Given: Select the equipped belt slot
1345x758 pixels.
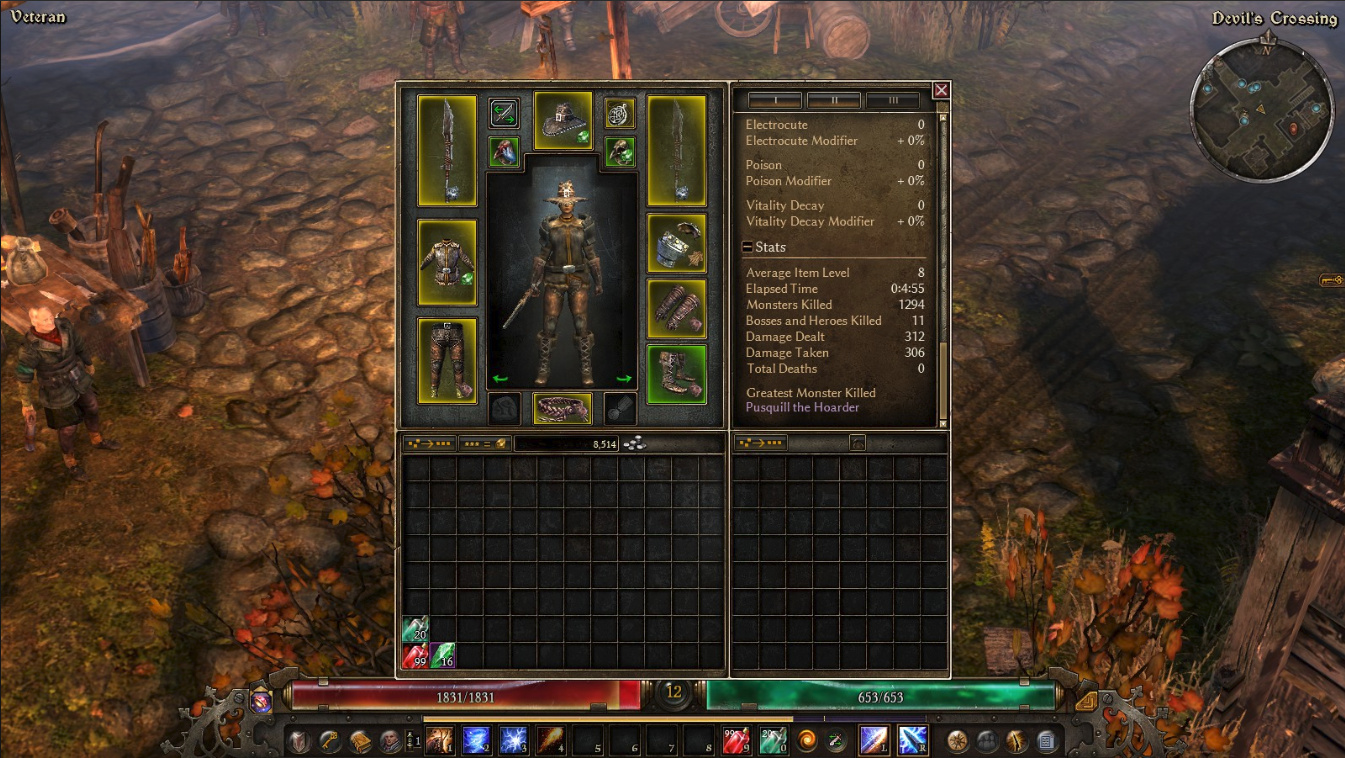Looking at the screenshot, I should 563,408.
